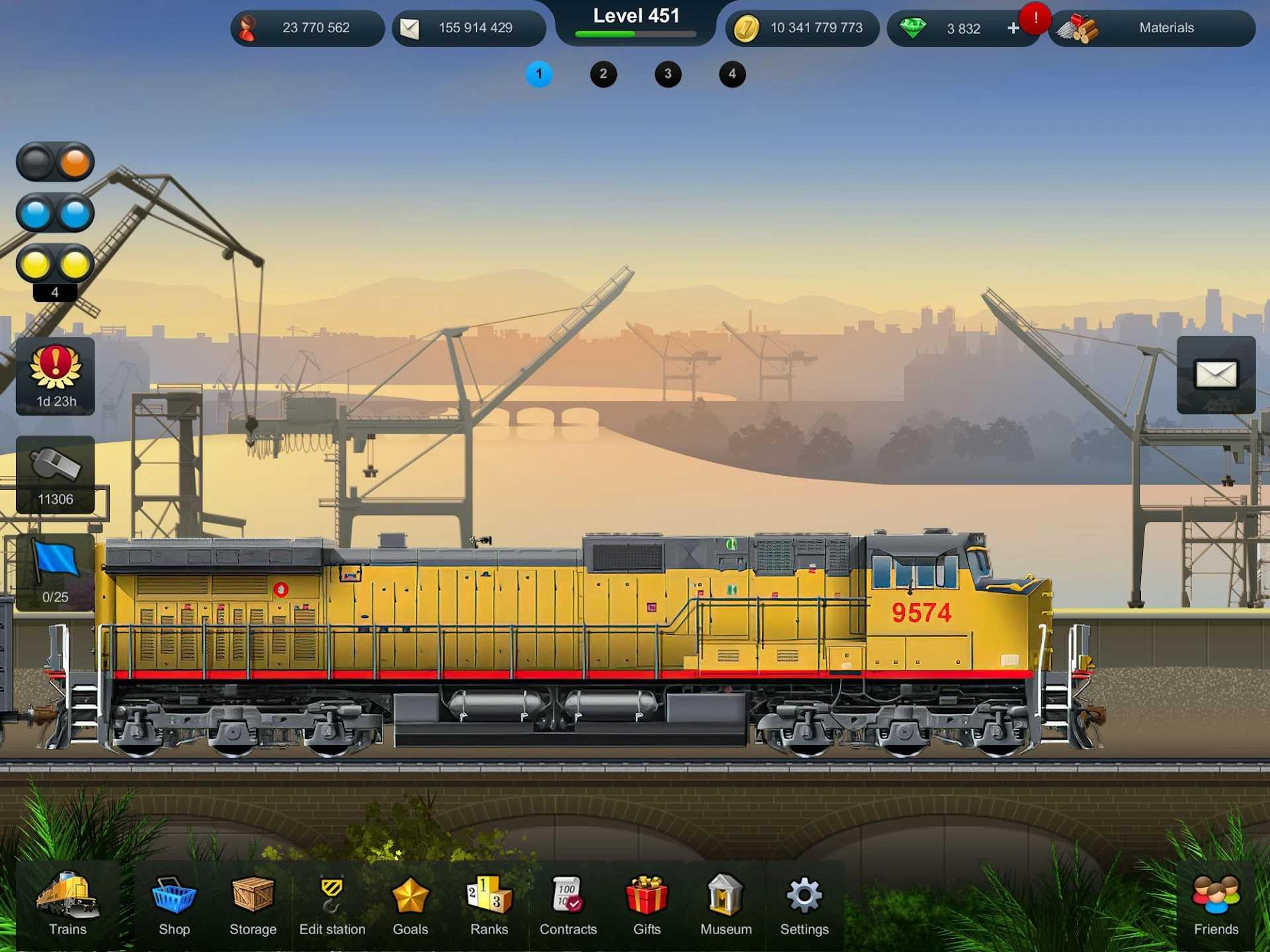Image resolution: width=1270 pixels, height=952 pixels.
Task: Select the Edit station hook tool
Action: 331,906
